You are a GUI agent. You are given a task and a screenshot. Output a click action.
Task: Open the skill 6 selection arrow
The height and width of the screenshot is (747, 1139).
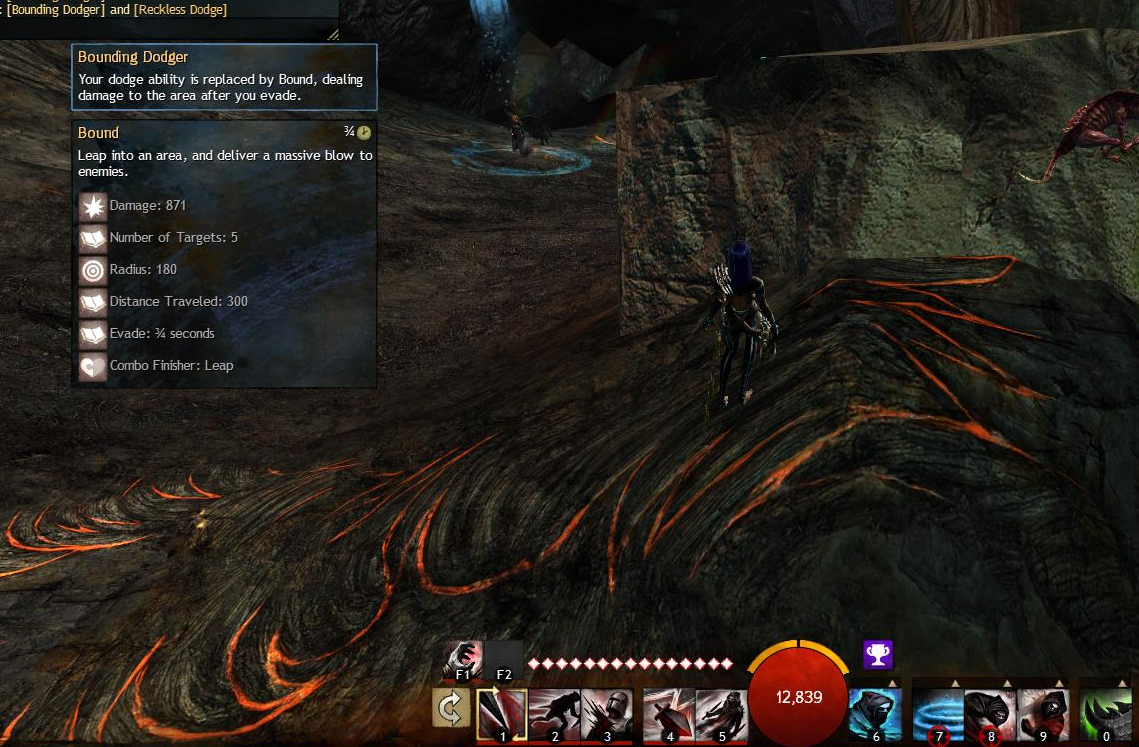point(892,684)
